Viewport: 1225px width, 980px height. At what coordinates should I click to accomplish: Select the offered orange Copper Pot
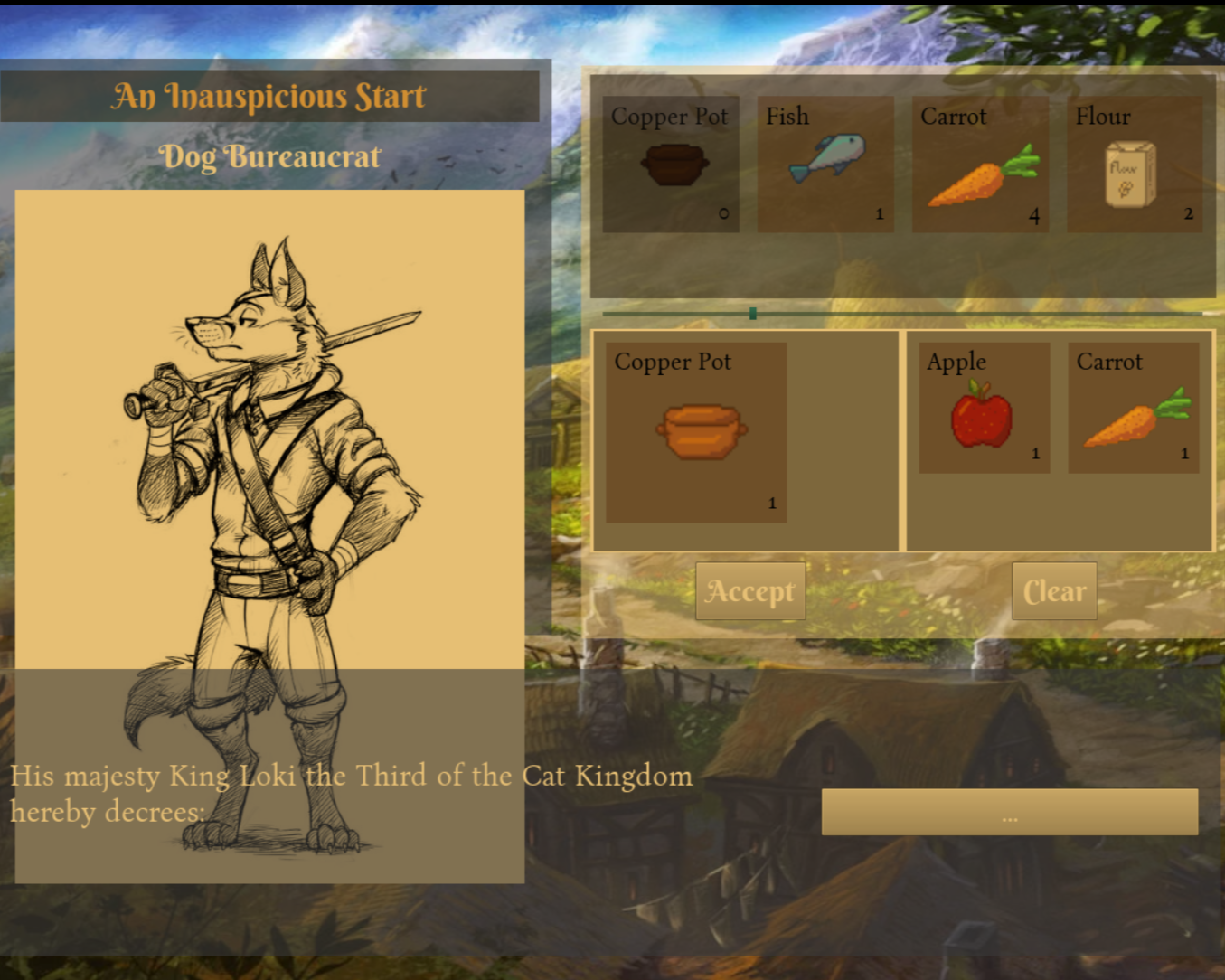tap(696, 432)
